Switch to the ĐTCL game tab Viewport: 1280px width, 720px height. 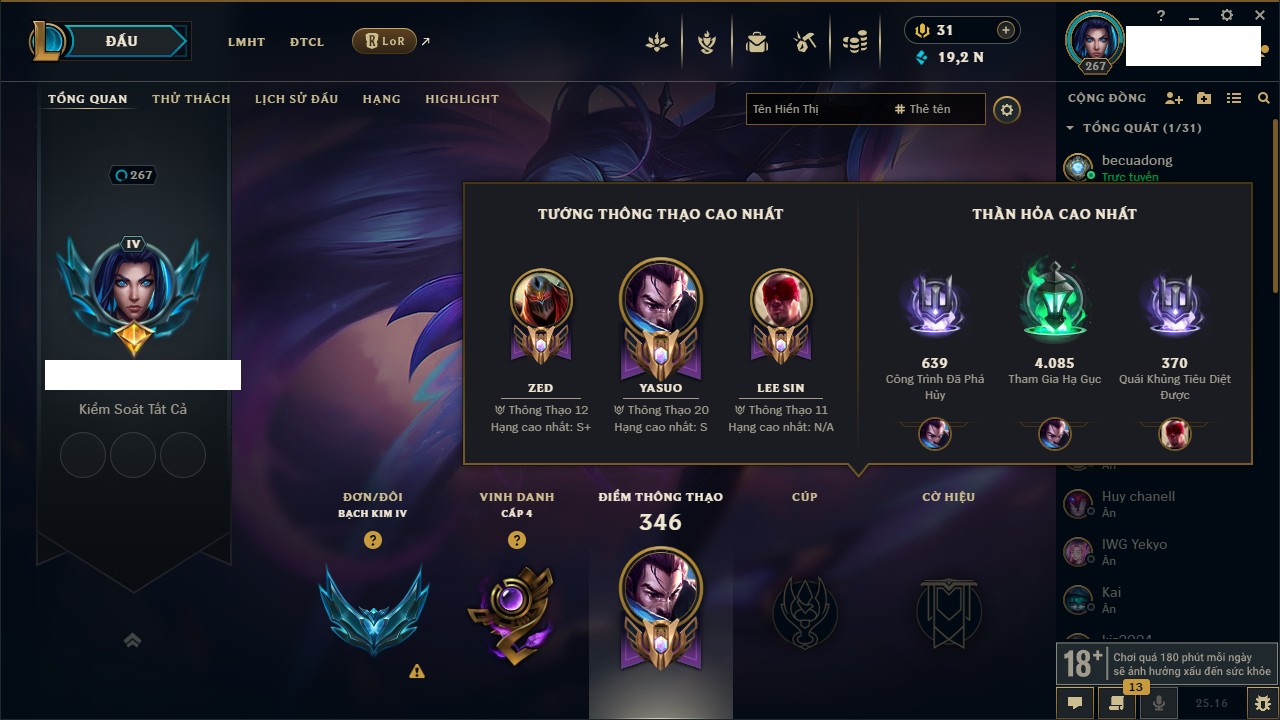tap(307, 42)
